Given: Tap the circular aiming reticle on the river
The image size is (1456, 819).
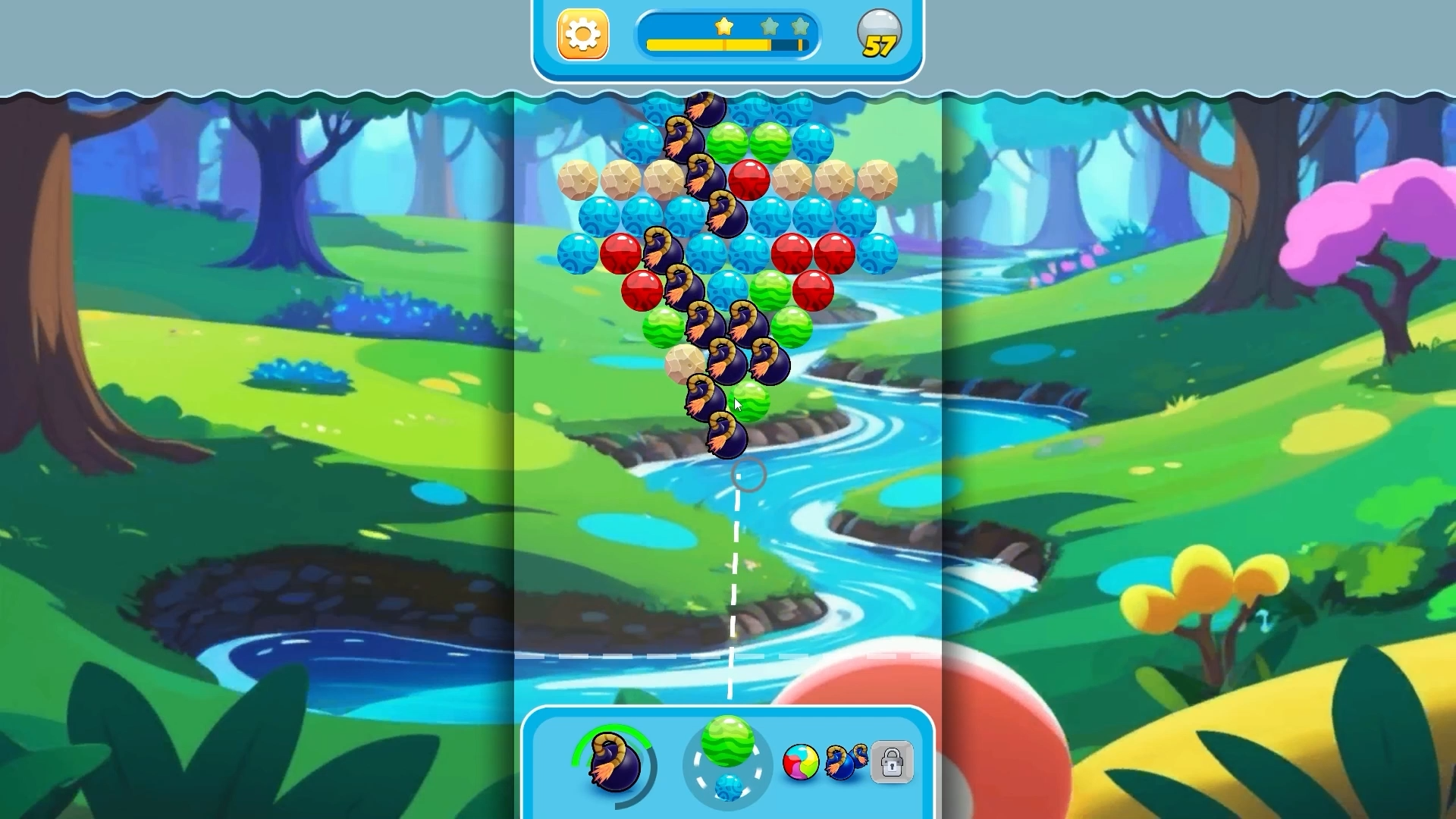Looking at the screenshot, I should point(747,474).
